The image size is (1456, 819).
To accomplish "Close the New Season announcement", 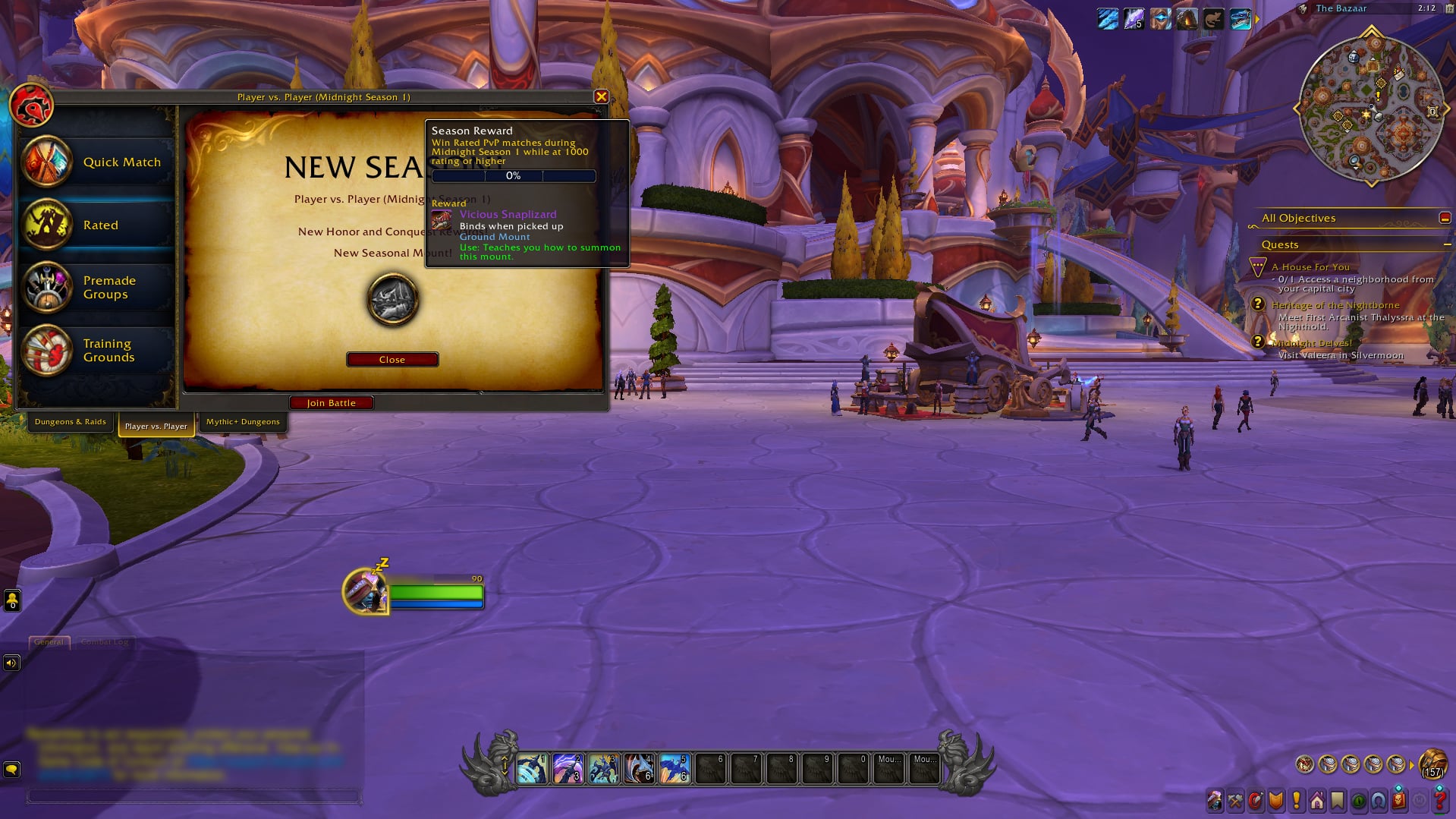I will (392, 360).
